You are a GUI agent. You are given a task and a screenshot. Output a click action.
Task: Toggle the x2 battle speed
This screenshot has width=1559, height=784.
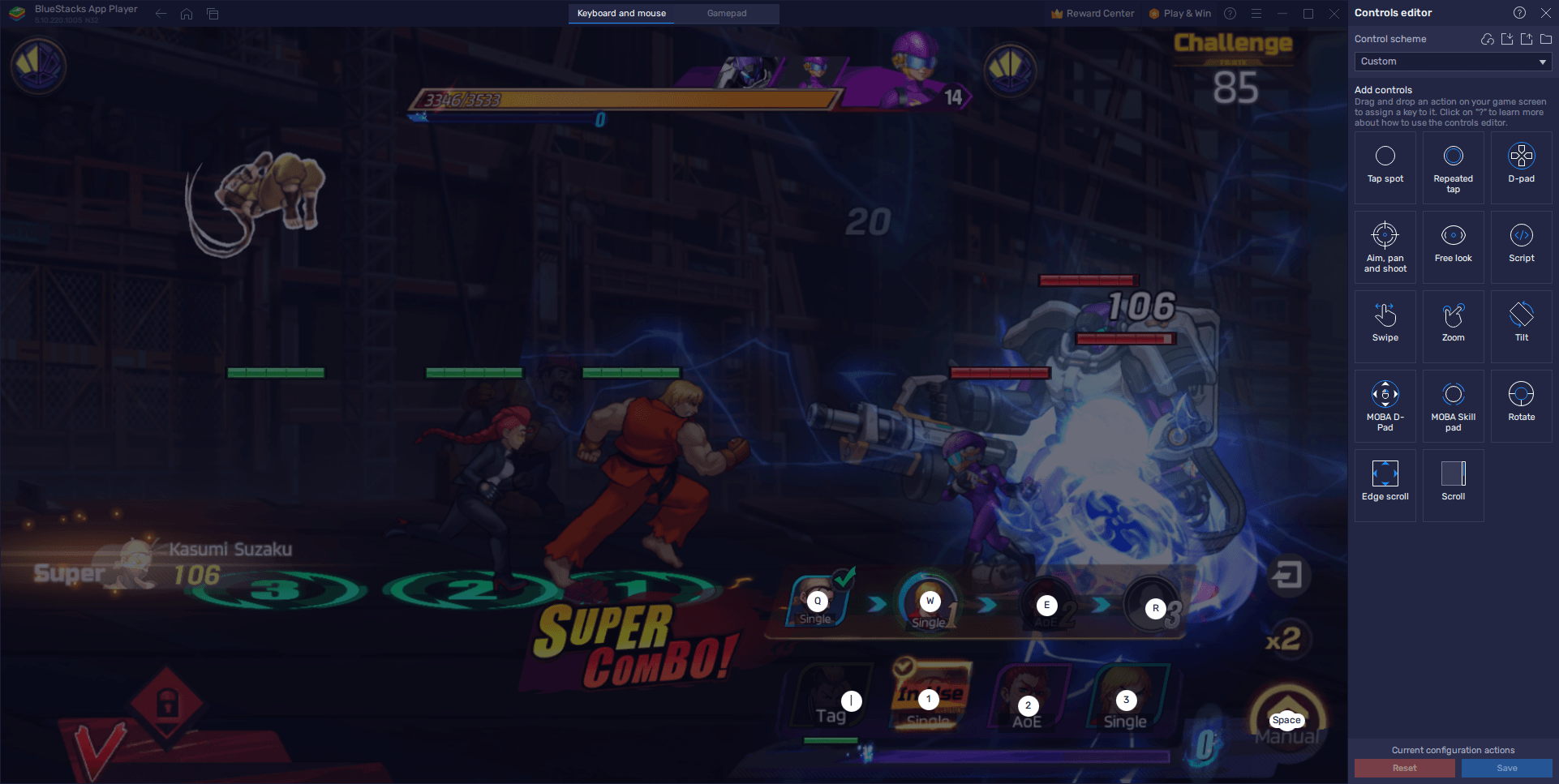1283,640
